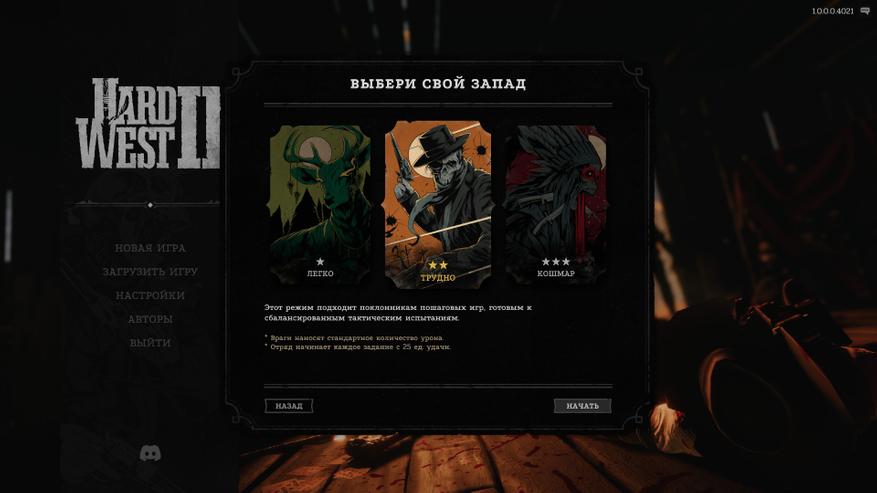Show the Авторы credits
This screenshot has height=493, width=877.
150,319
